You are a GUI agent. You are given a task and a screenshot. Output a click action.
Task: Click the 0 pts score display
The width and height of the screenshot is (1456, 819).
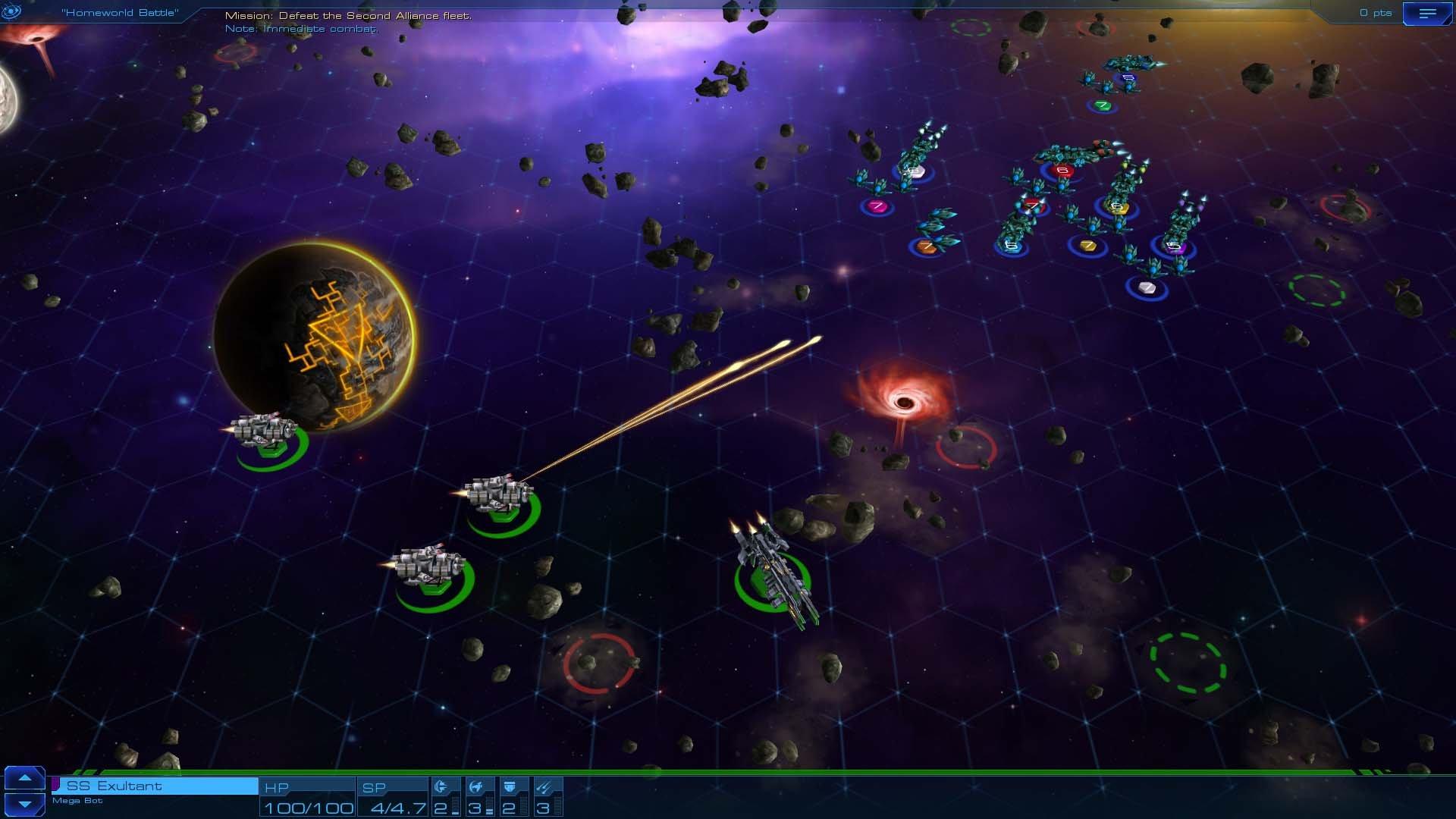[1375, 12]
